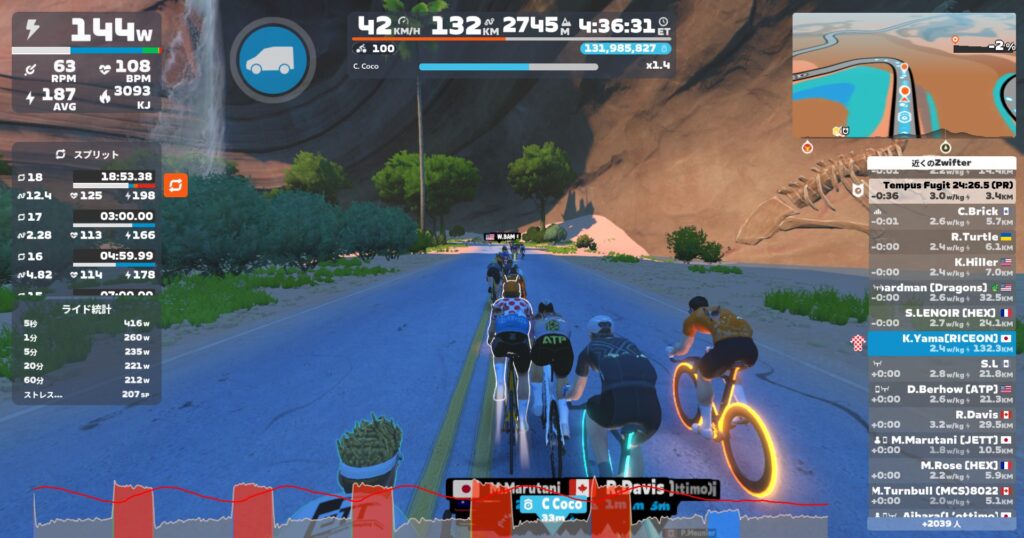Activate the van power-up icon

[x=272, y=60]
